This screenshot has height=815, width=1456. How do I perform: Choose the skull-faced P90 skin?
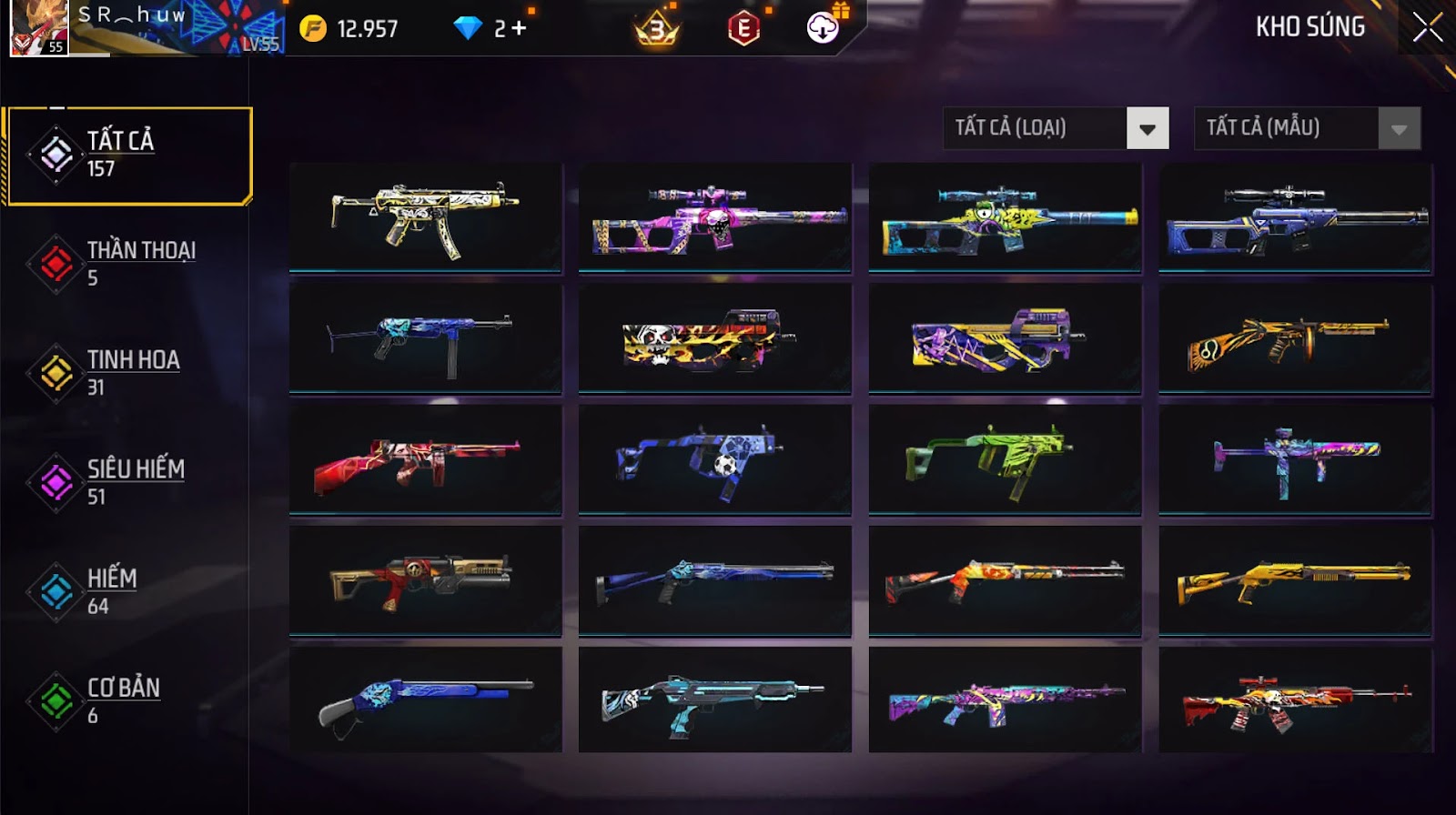(715, 338)
